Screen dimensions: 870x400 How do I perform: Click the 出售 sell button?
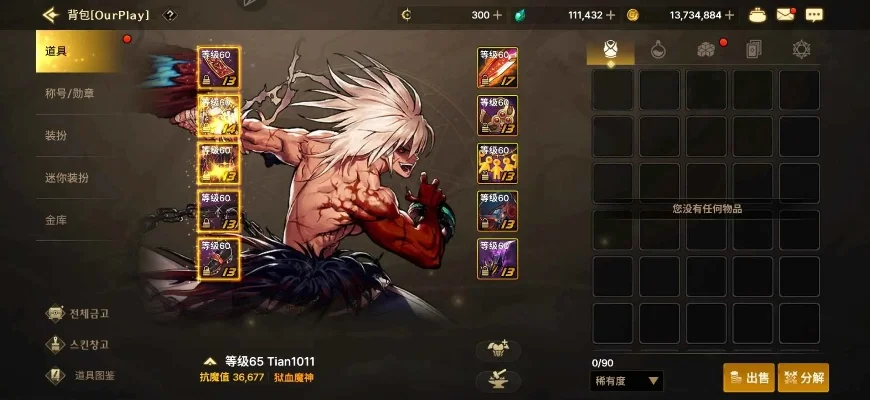(x=749, y=378)
